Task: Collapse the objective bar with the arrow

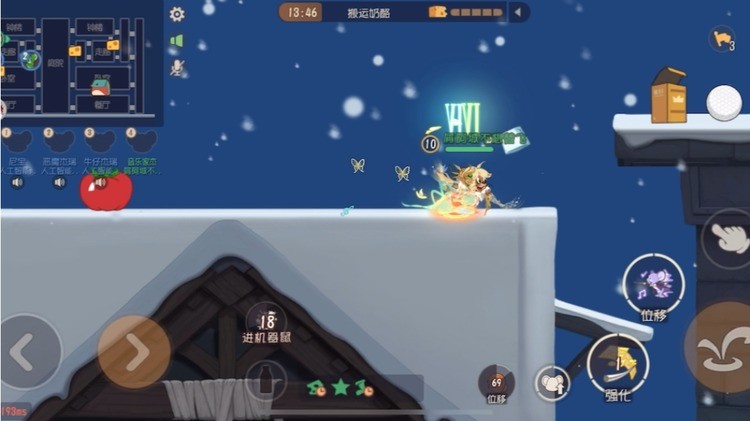Action: [x=518, y=12]
